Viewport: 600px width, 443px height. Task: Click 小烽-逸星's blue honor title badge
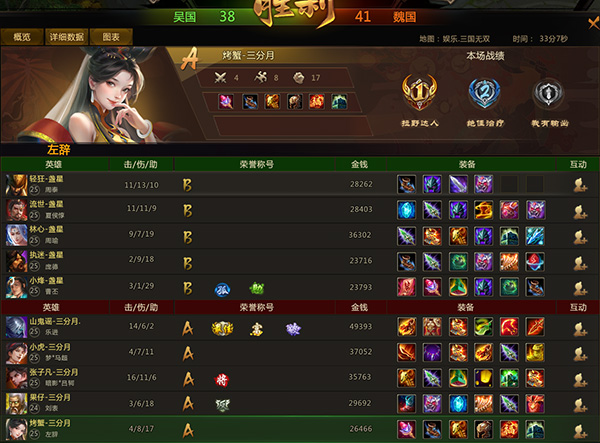click(x=223, y=288)
